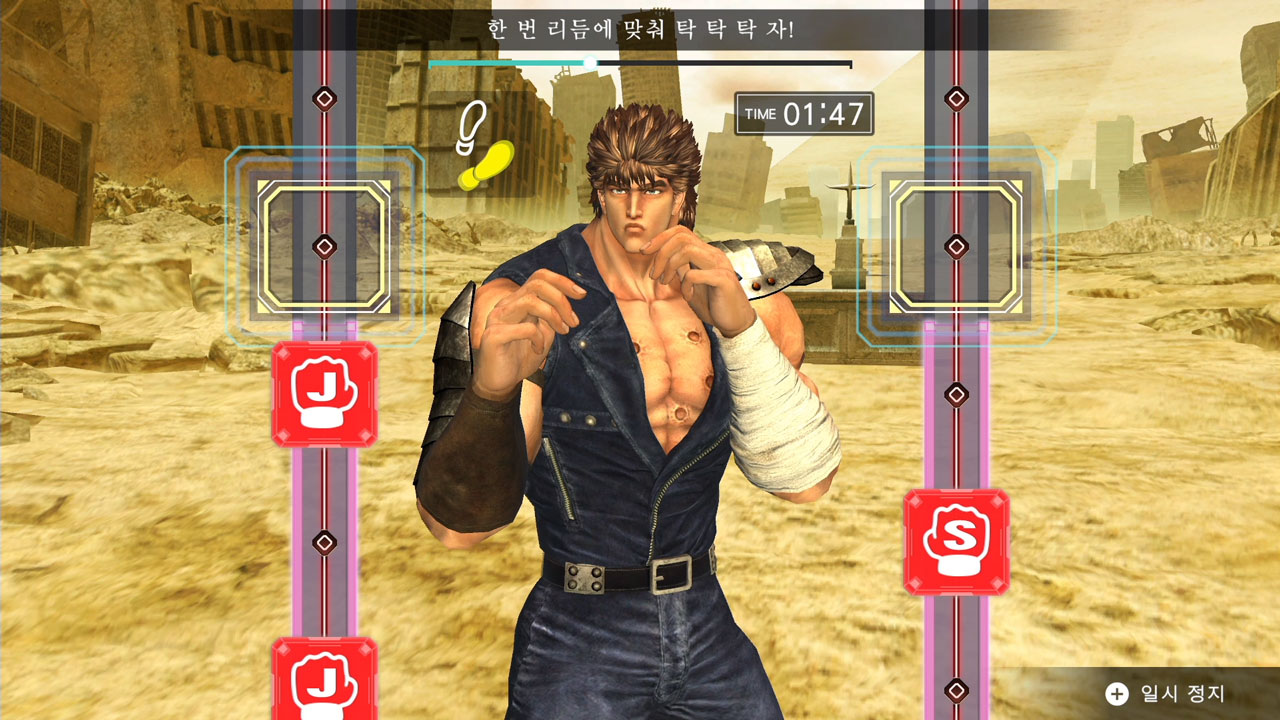Select the instruction banner reading 한 번 리듬에 맞춰
1280x720 pixels.
point(640,28)
